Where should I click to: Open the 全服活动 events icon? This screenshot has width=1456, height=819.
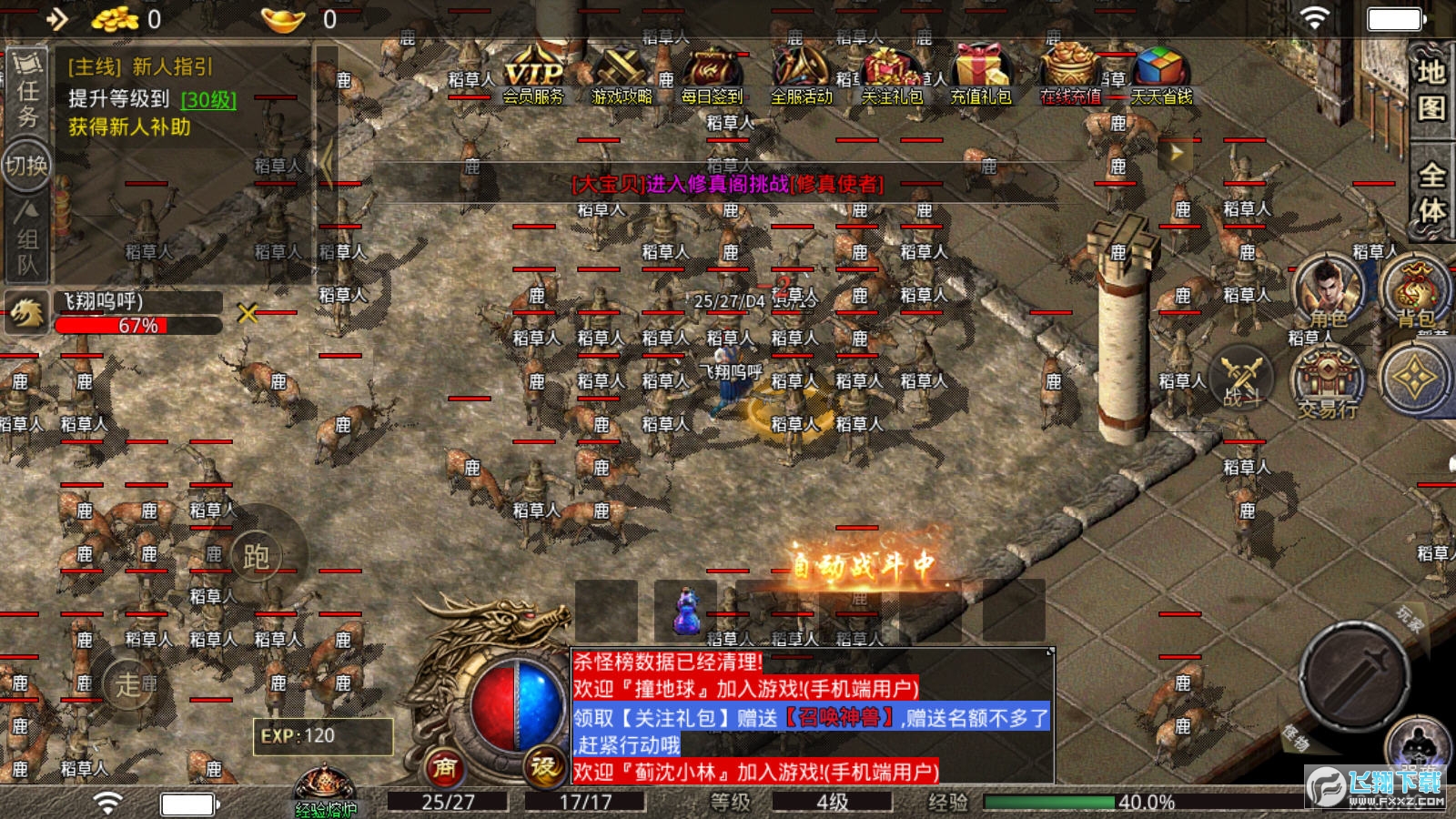pos(801,76)
